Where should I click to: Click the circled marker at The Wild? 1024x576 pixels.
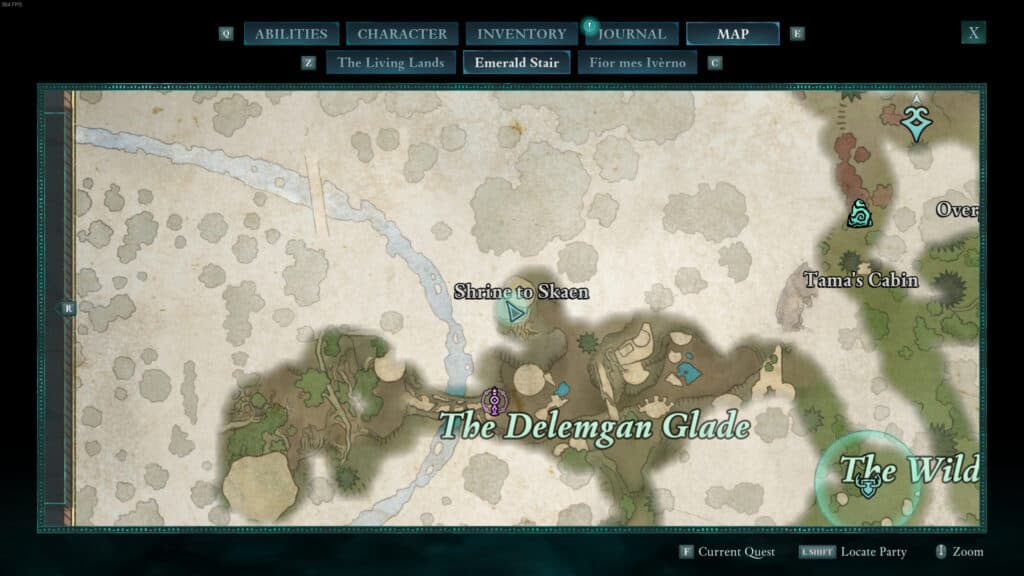(868, 486)
